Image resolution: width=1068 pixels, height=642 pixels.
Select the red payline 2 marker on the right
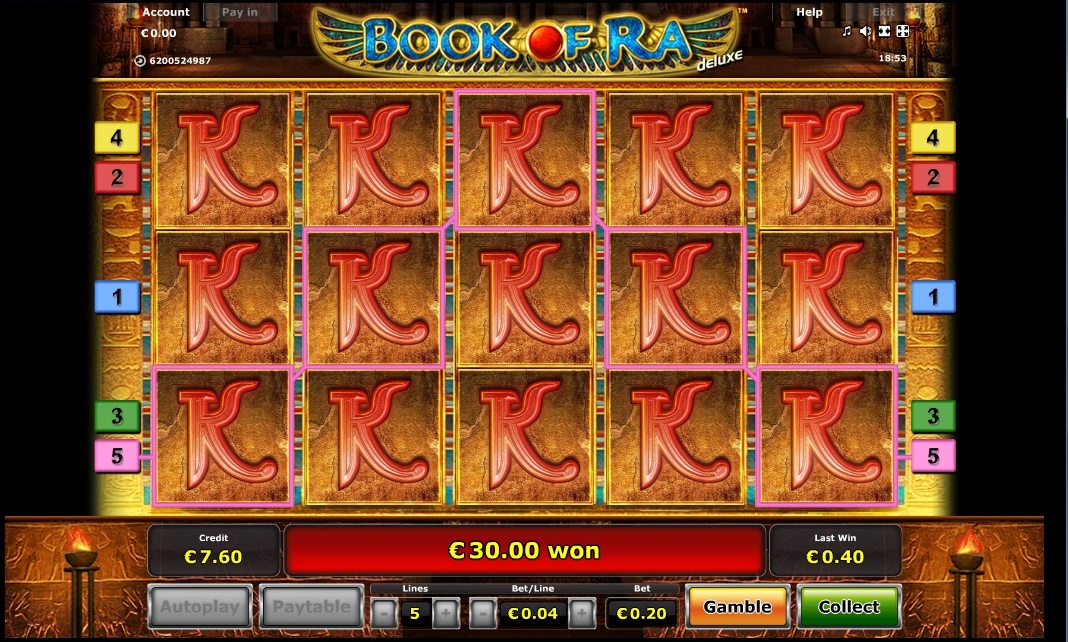(x=933, y=178)
